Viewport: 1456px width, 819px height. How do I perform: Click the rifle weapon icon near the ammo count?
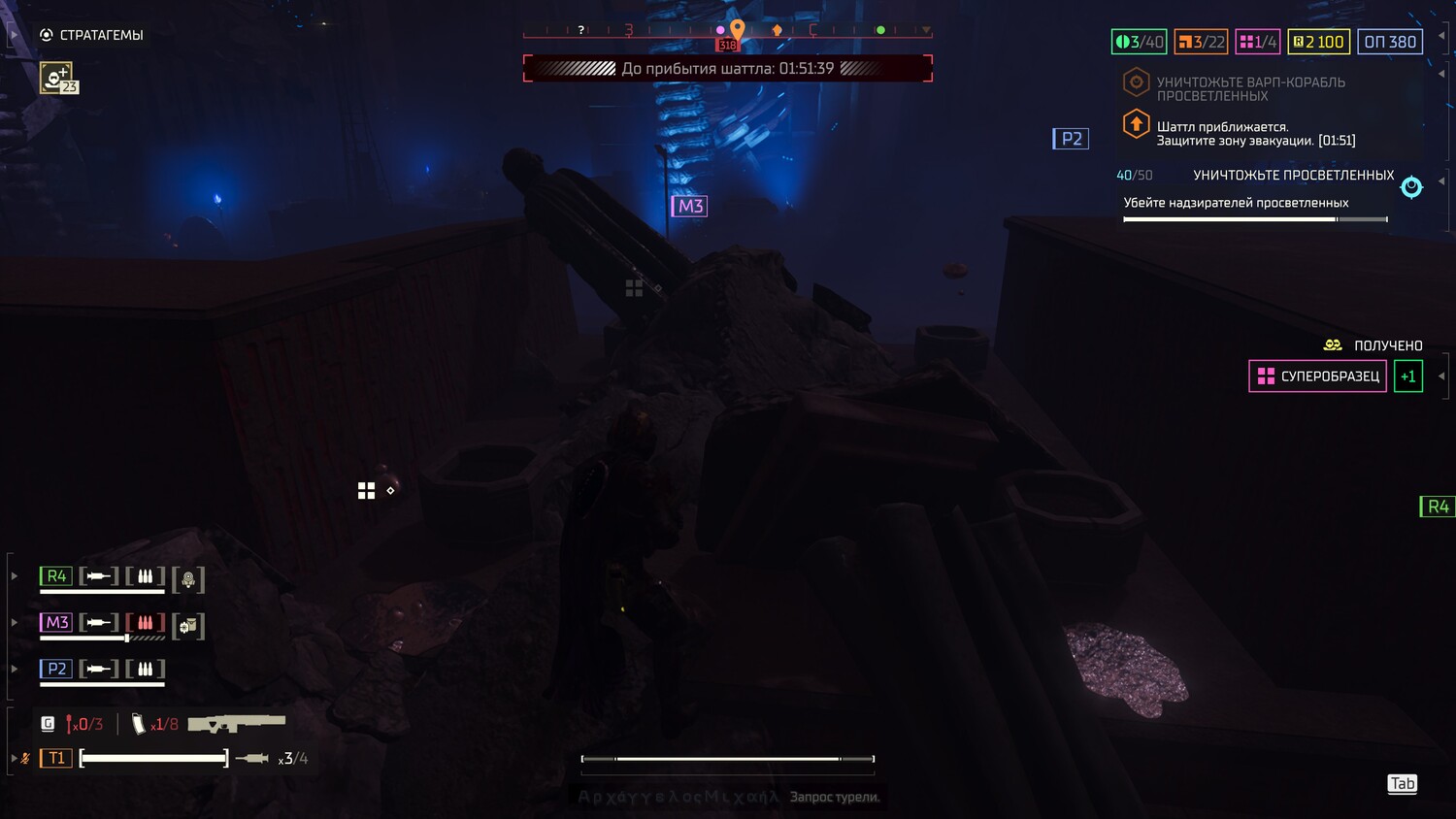pos(237,724)
